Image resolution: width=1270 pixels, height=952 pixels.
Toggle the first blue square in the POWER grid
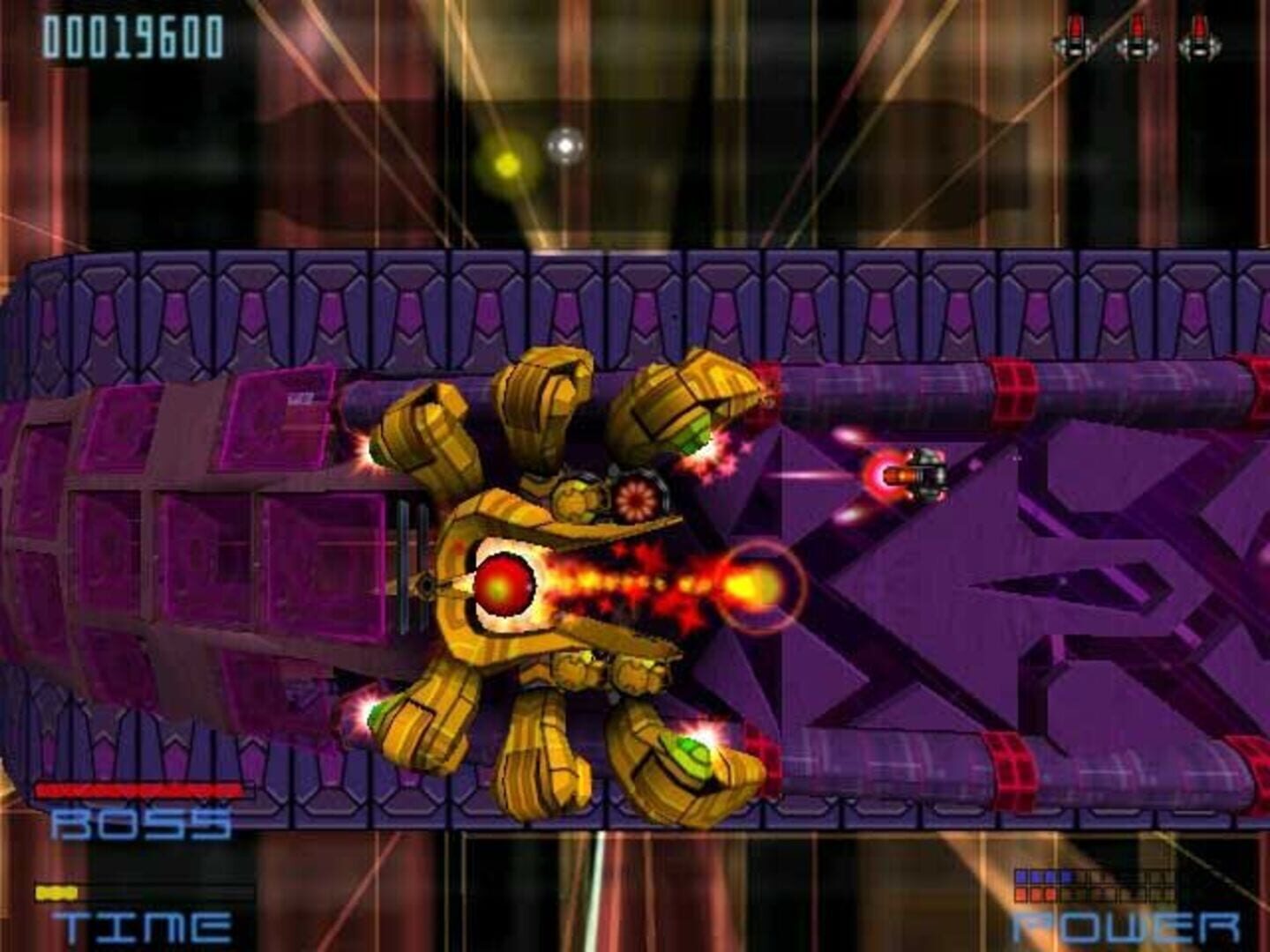(1020, 875)
